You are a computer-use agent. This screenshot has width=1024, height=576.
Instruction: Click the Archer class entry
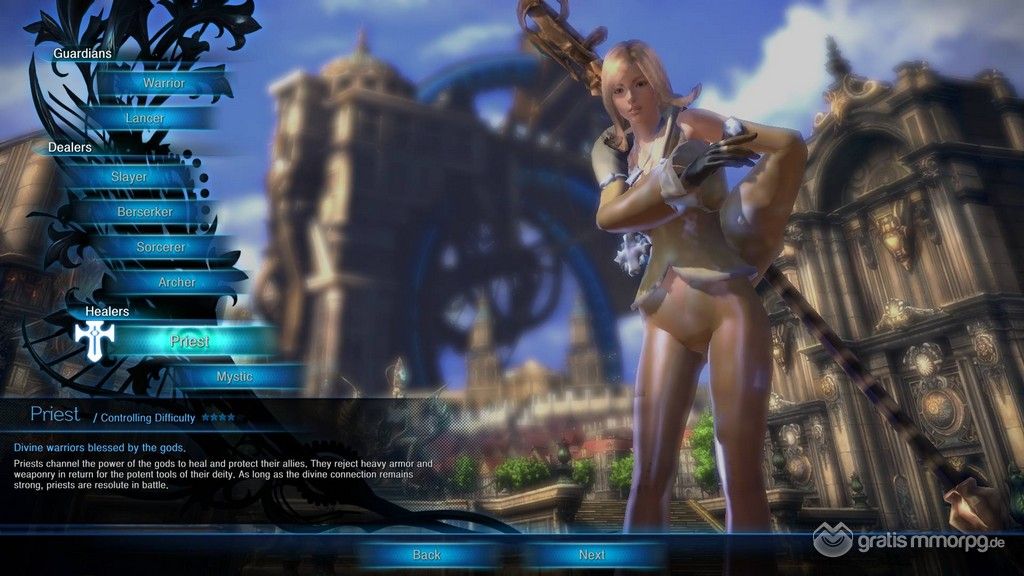[177, 282]
